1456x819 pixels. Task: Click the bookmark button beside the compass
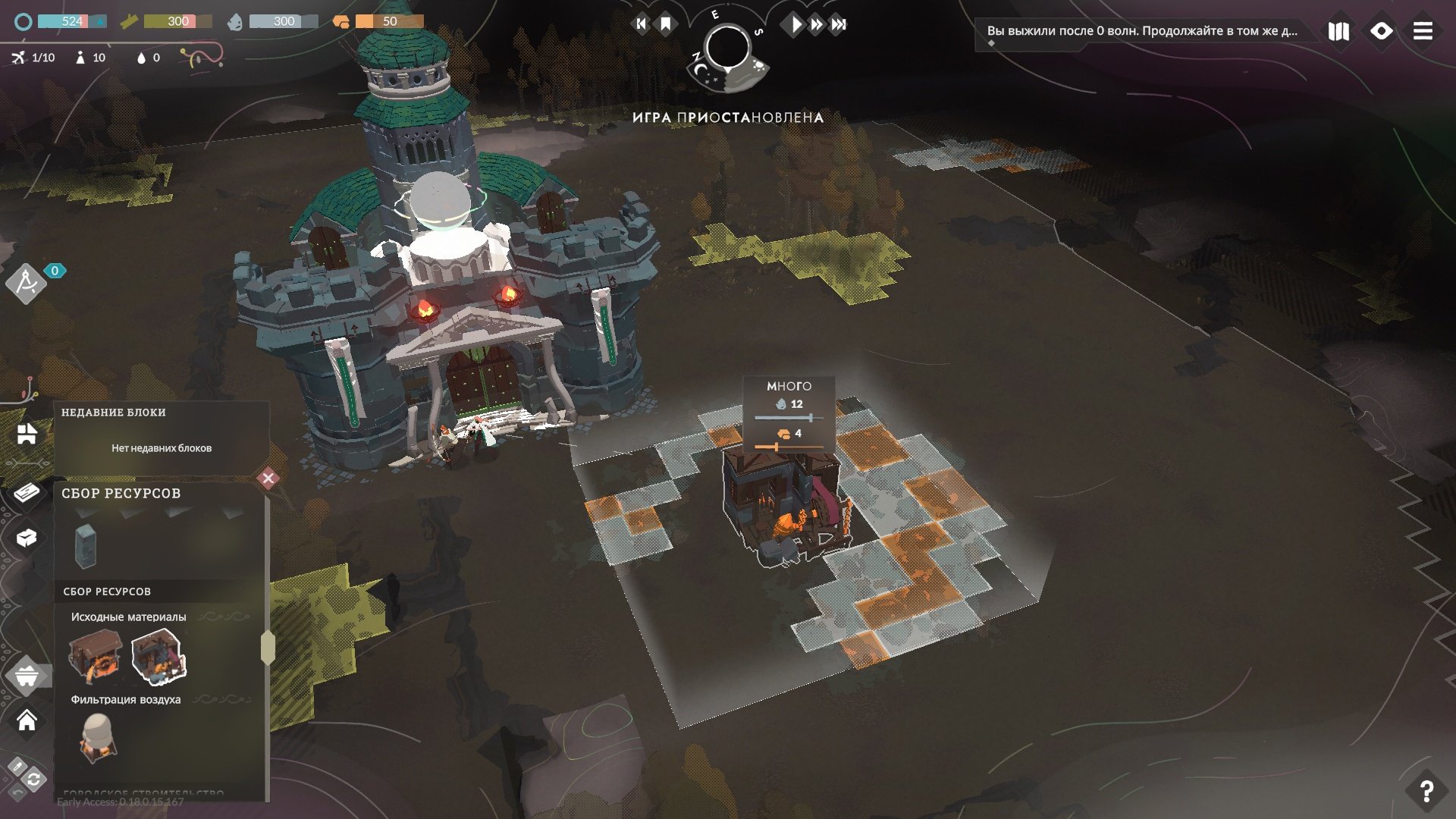(x=666, y=24)
